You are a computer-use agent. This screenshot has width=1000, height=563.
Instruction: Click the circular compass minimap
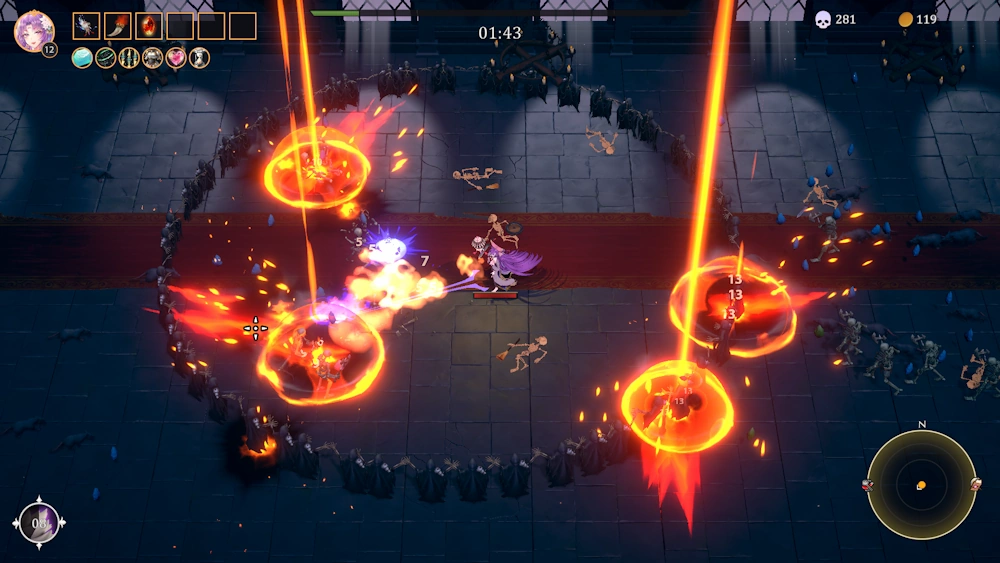pos(921,485)
